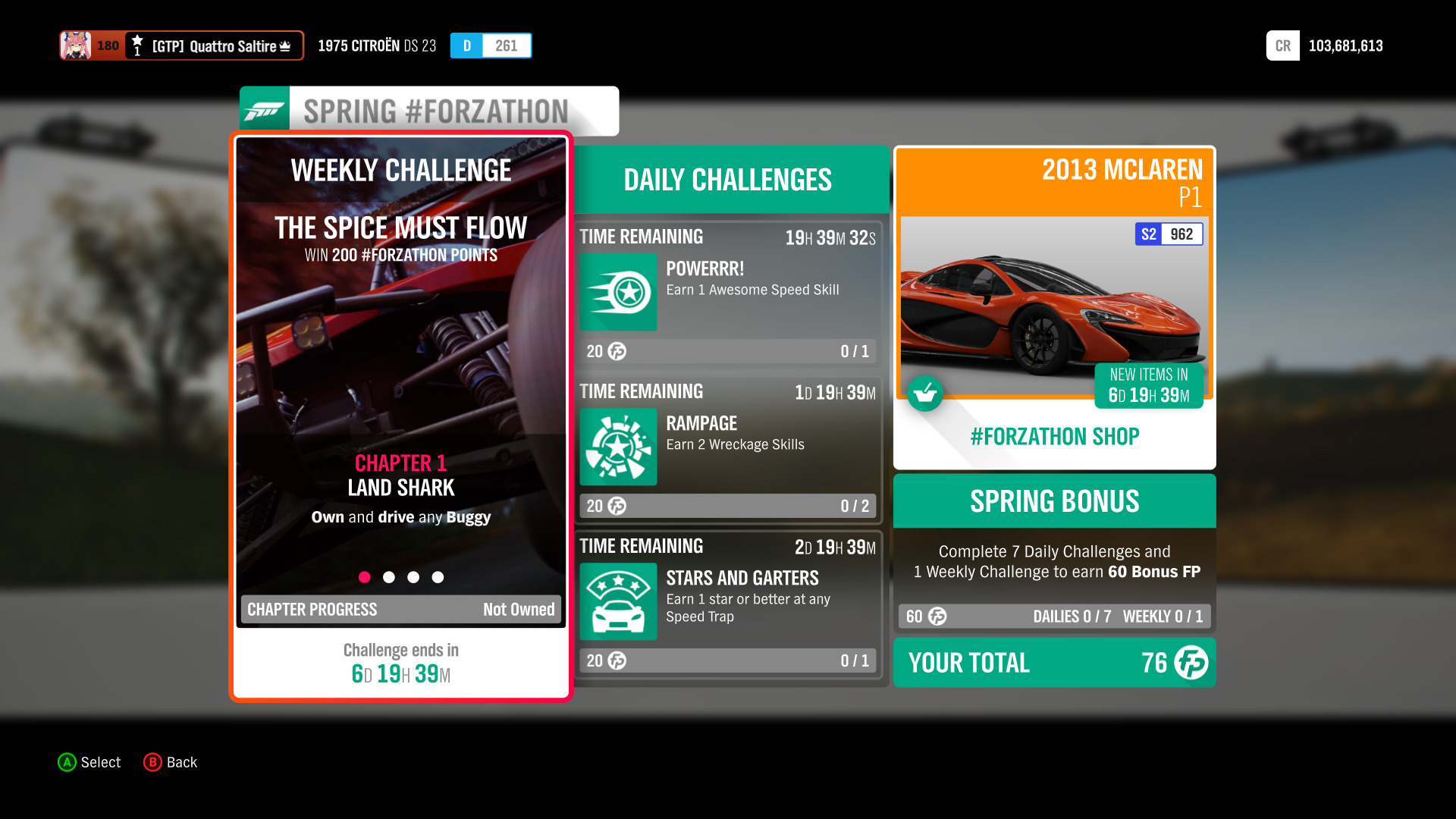The width and height of the screenshot is (1456, 819).
Task: Click the Chapter Progress bar showing Not Owned
Action: click(400, 609)
